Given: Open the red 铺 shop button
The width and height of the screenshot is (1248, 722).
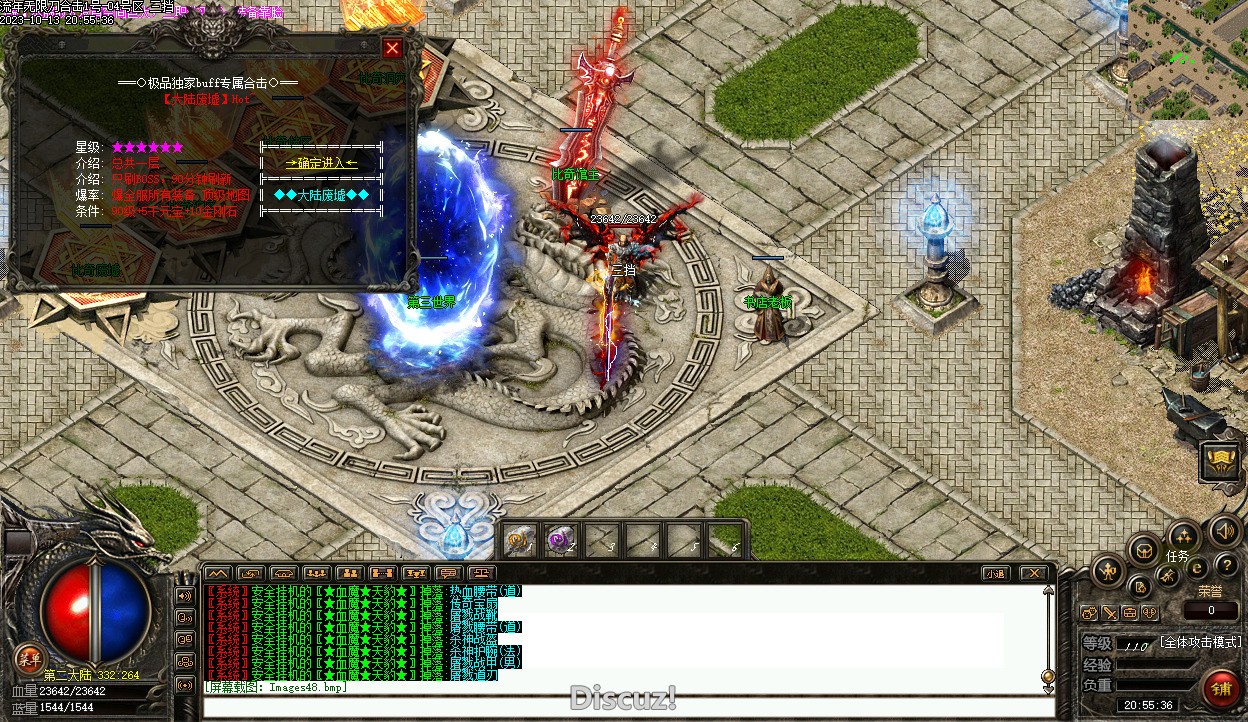Looking at the screenshot, I should click(1221, 690).
